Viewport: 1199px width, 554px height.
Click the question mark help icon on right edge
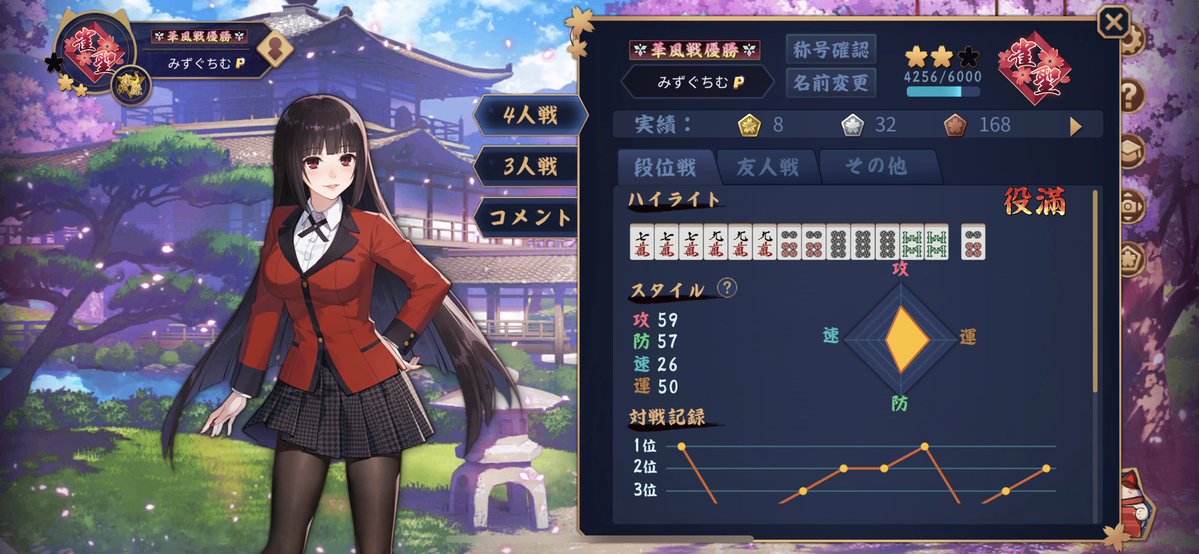[x=1133, y=96]
